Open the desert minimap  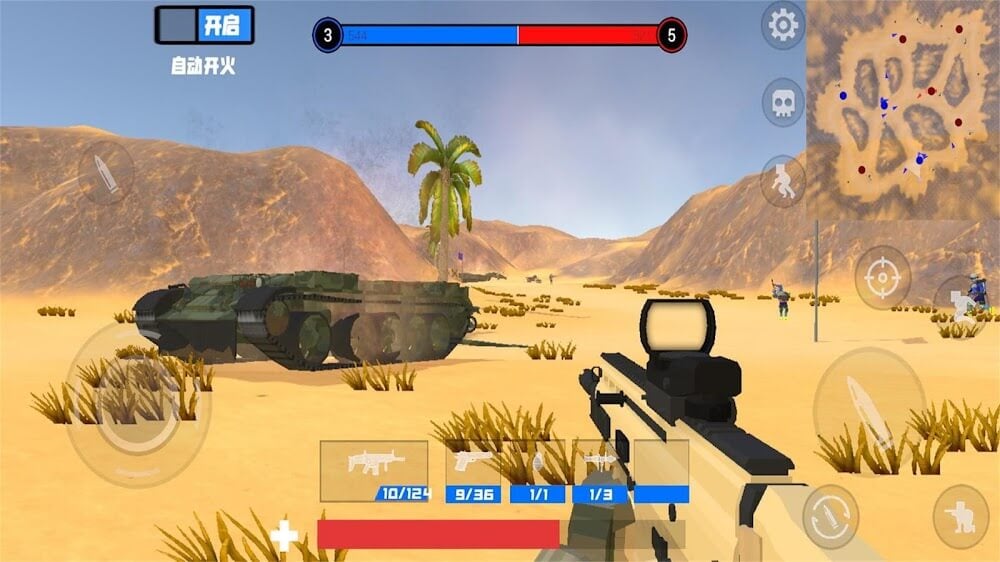902,106
